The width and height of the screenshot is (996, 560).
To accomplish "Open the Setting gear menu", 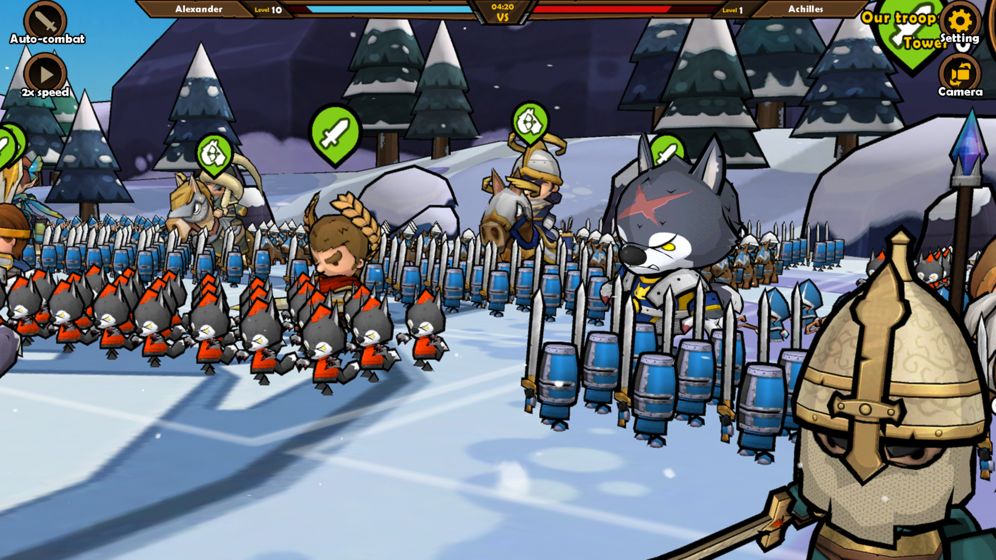I will pyautogui.click(x=959, y=20).
